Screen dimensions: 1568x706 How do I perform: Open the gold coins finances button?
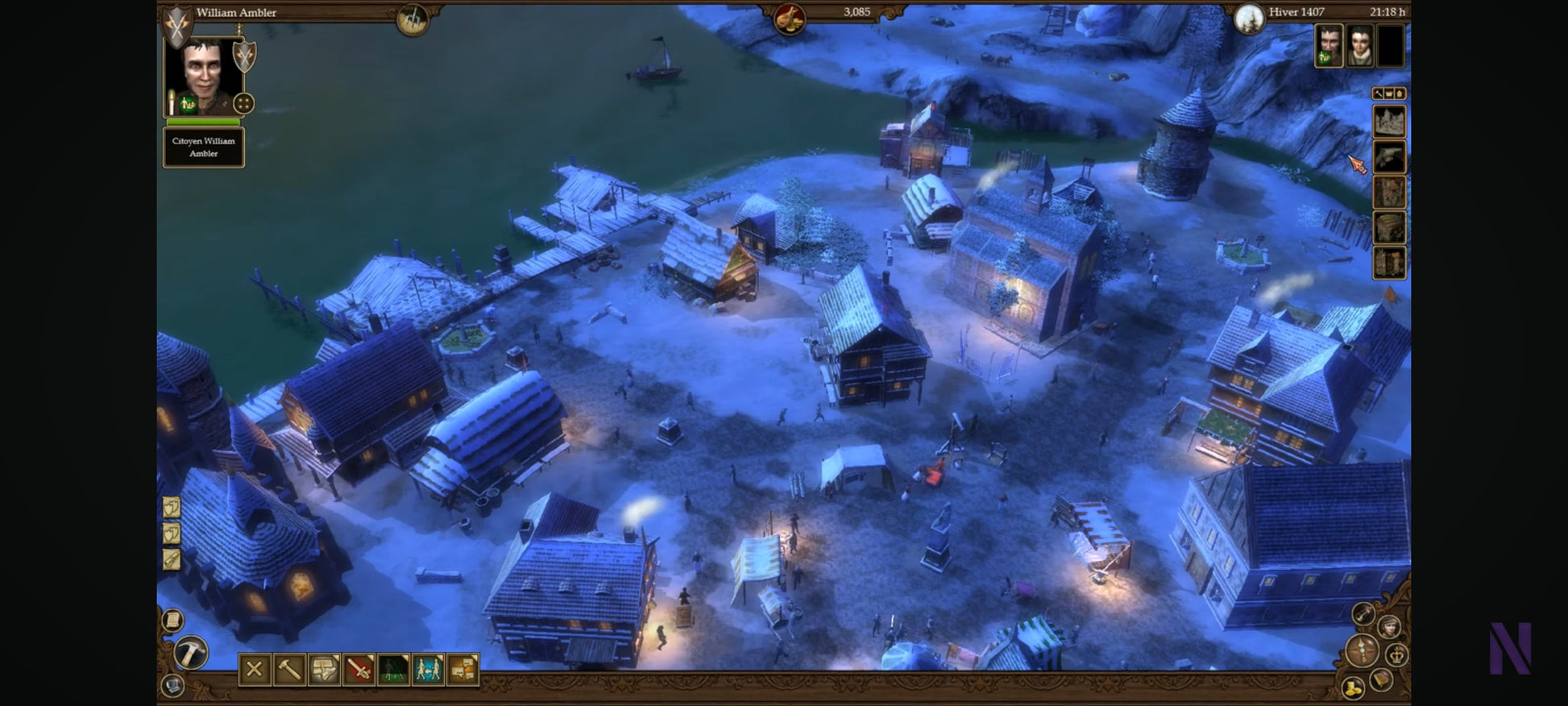pyautogui.click(x=1352, y=687)
